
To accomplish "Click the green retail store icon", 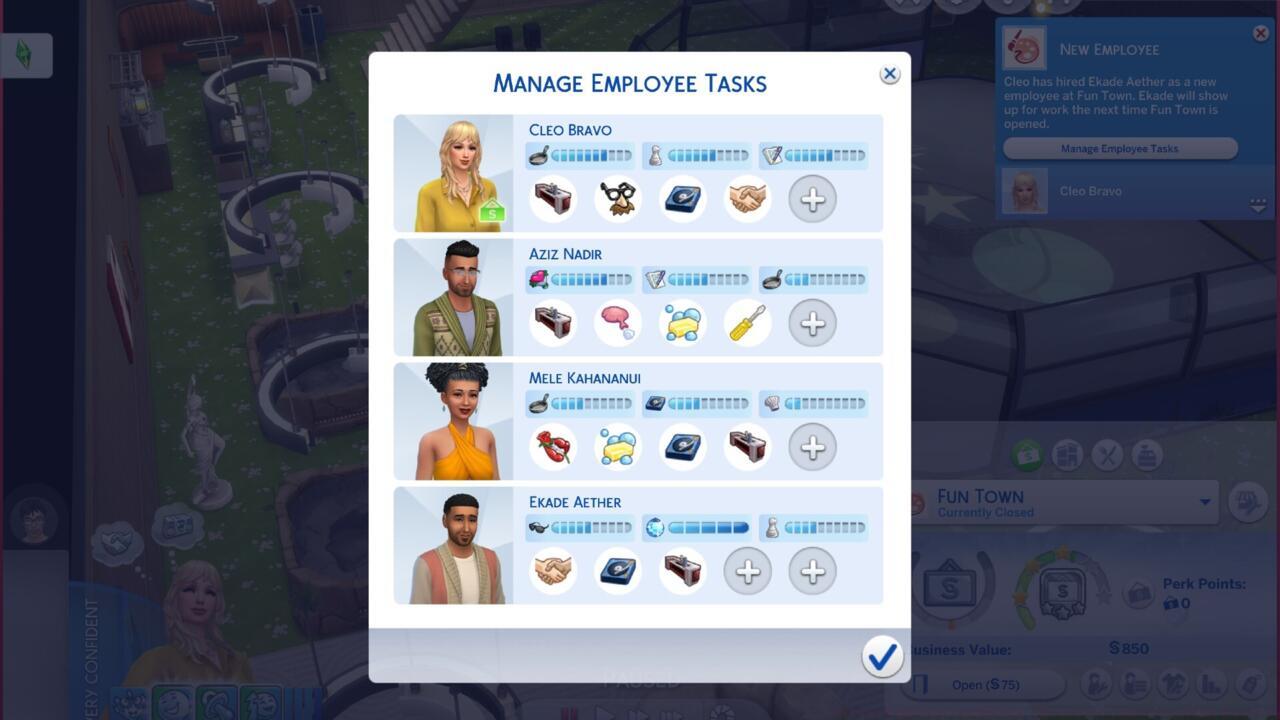I will [x=1025, y=455].
